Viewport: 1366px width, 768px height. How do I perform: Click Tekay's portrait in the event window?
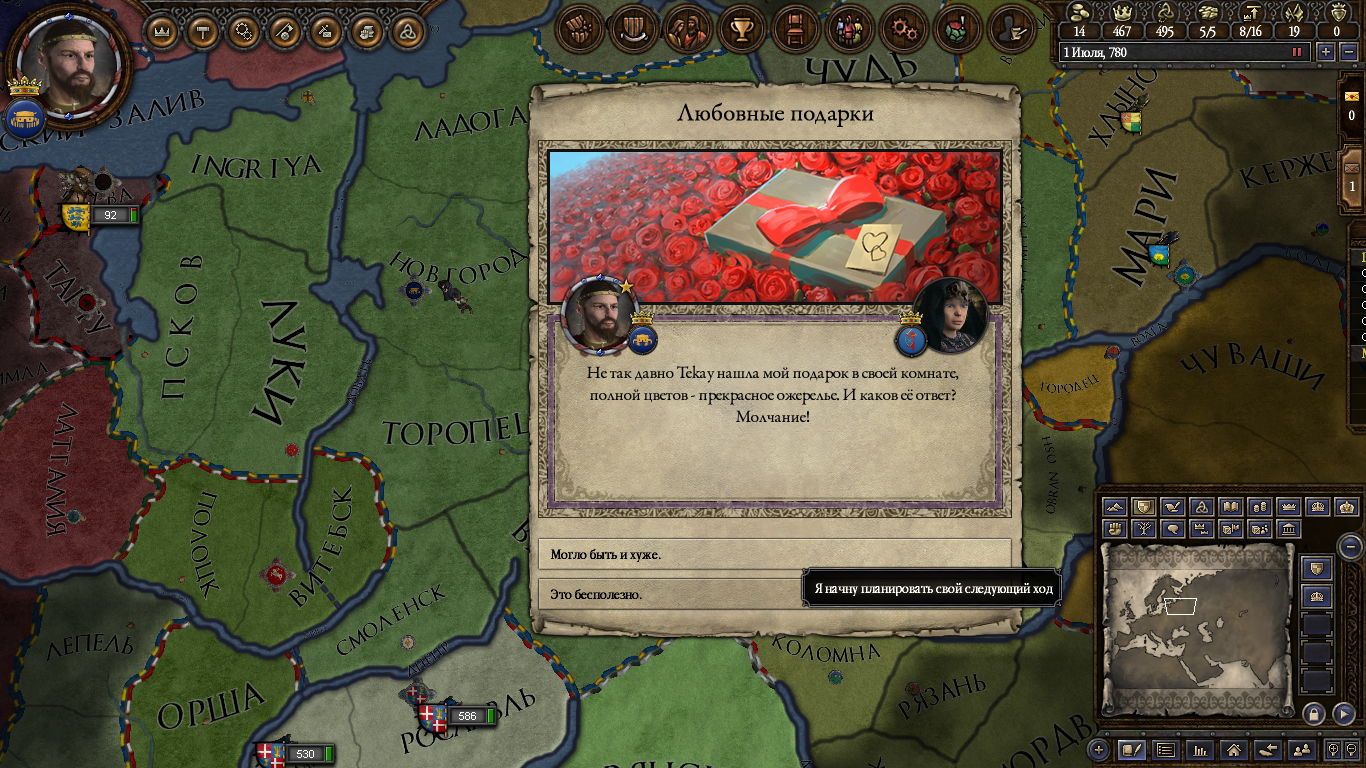tap(951, 314)
